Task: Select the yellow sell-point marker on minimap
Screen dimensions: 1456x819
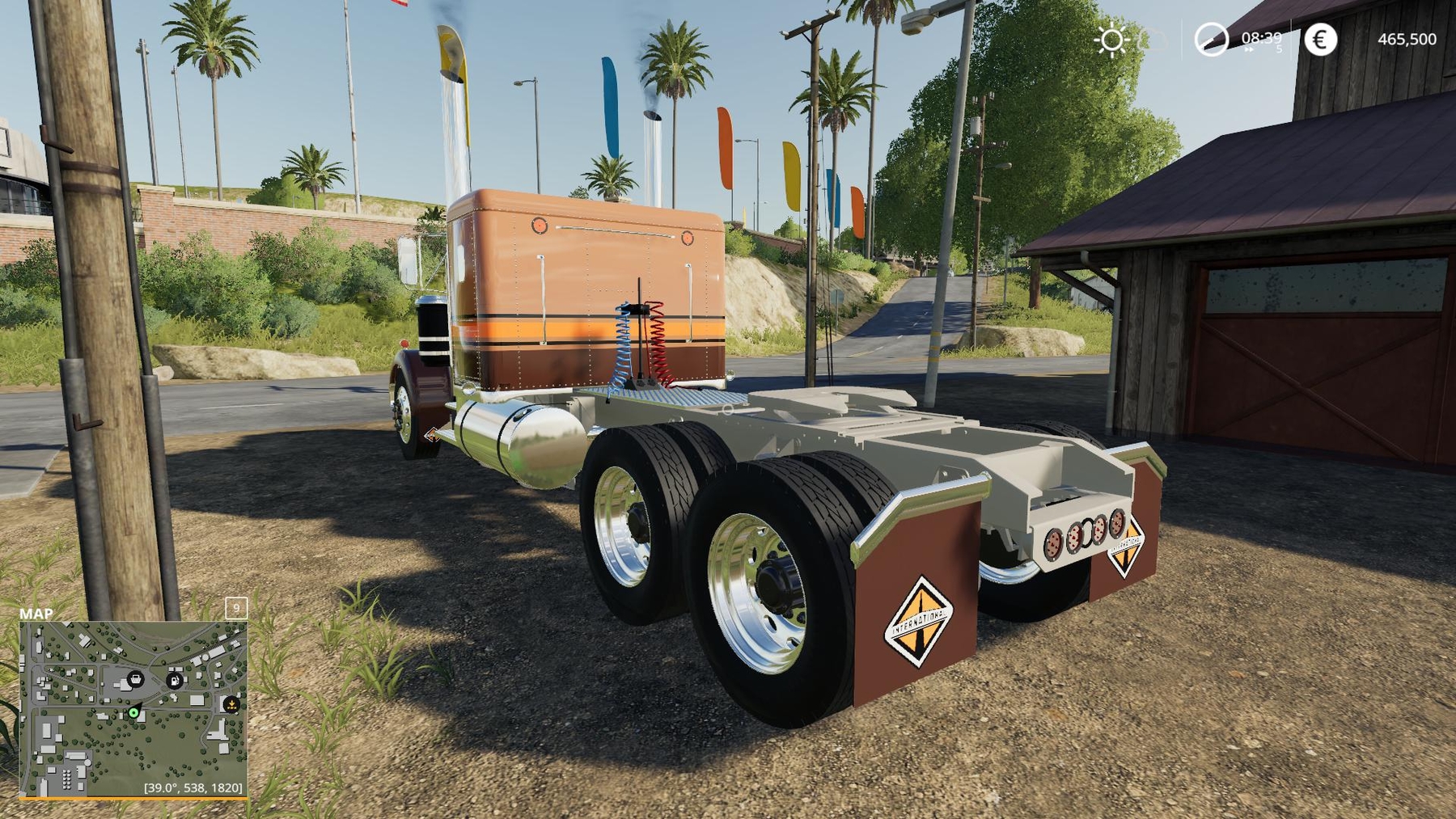Action: 231,703
